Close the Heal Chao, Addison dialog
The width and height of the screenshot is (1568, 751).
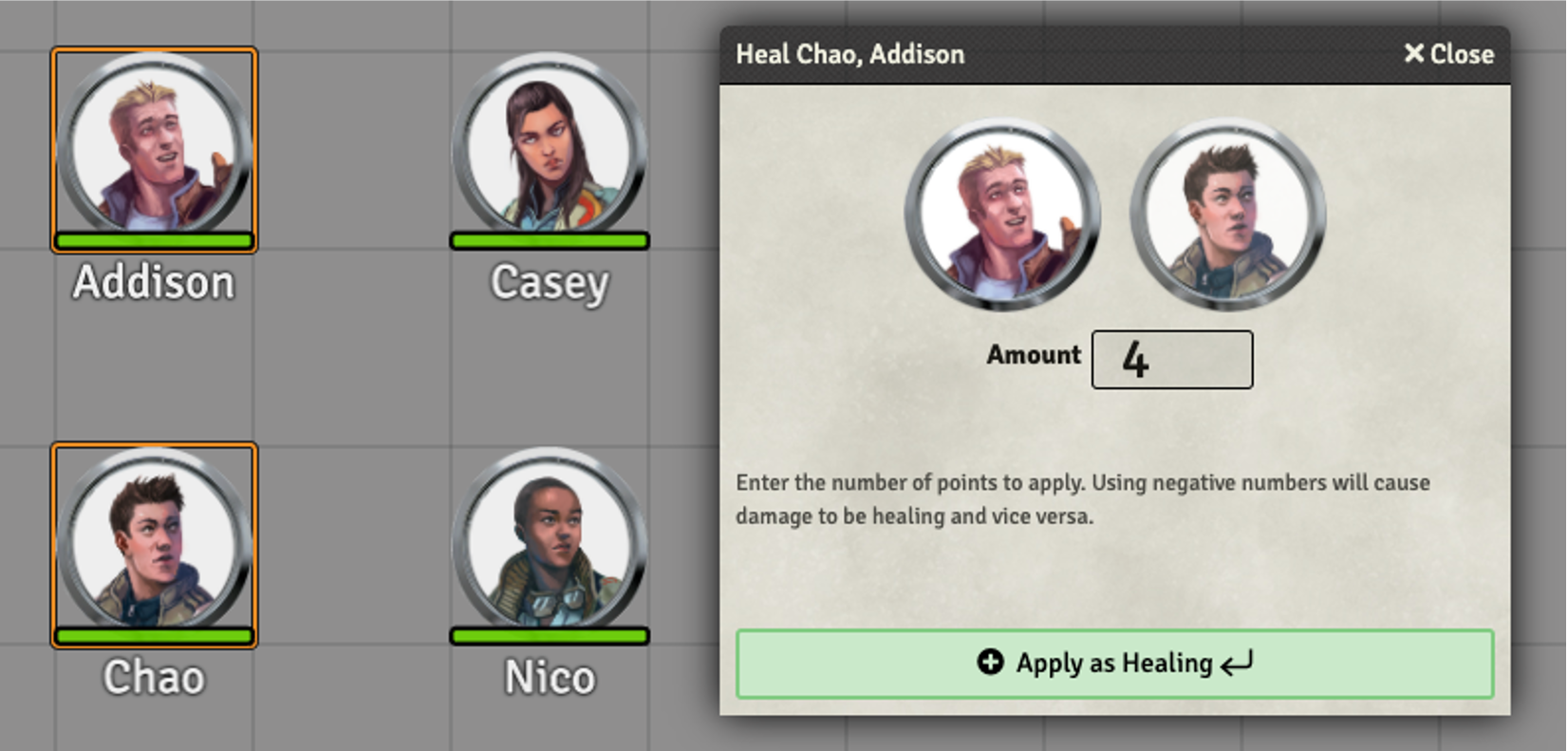click(x=1448, y=54)
